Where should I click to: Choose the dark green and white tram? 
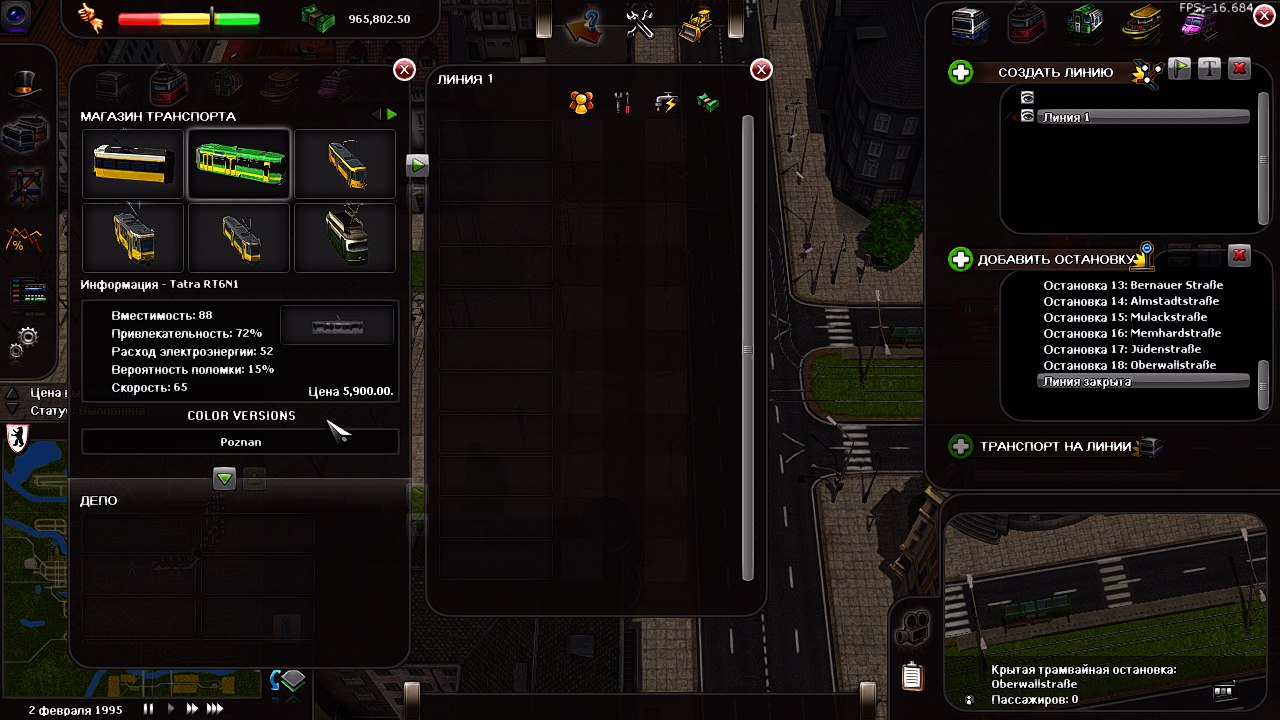coord(345,237)
